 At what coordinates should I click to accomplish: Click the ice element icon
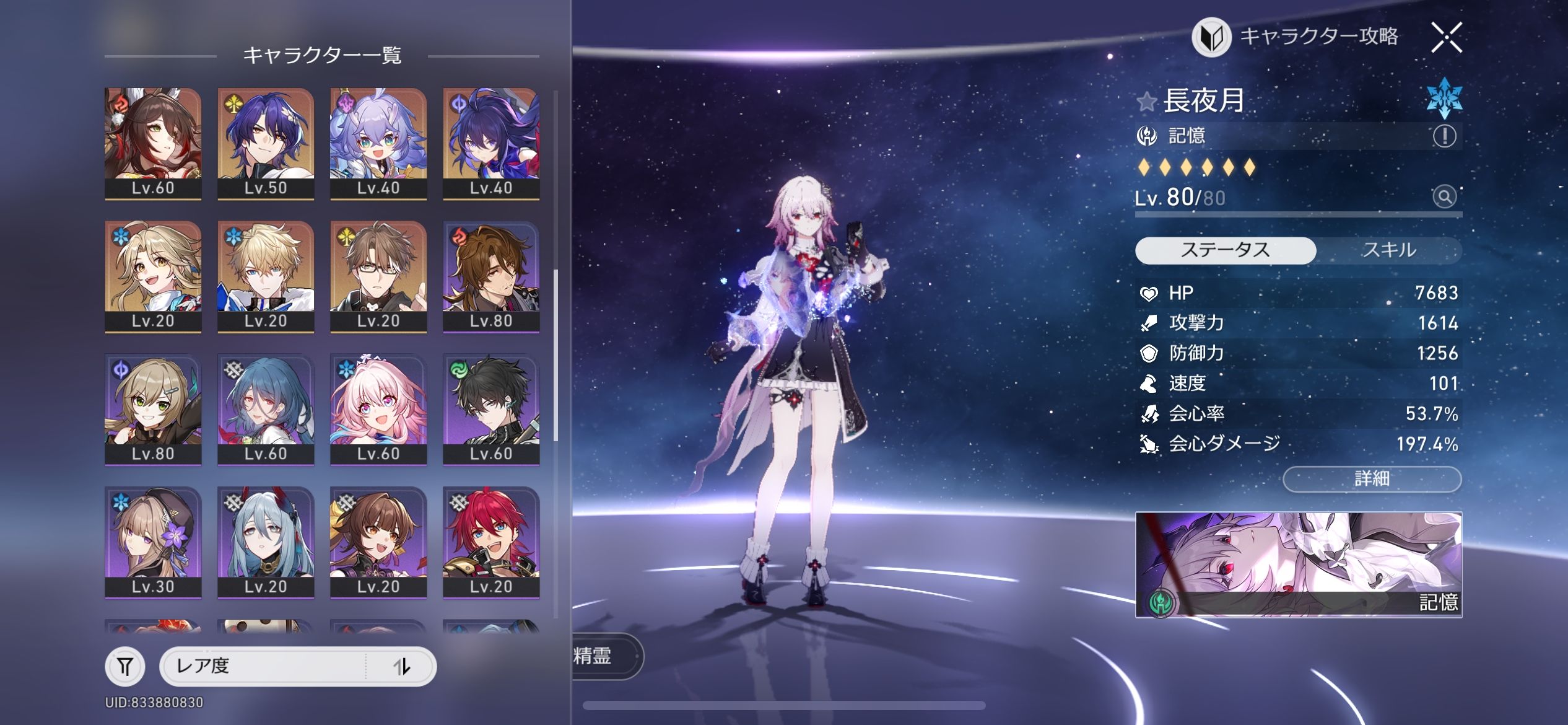pyautogui.click(x=1444, y=98)
